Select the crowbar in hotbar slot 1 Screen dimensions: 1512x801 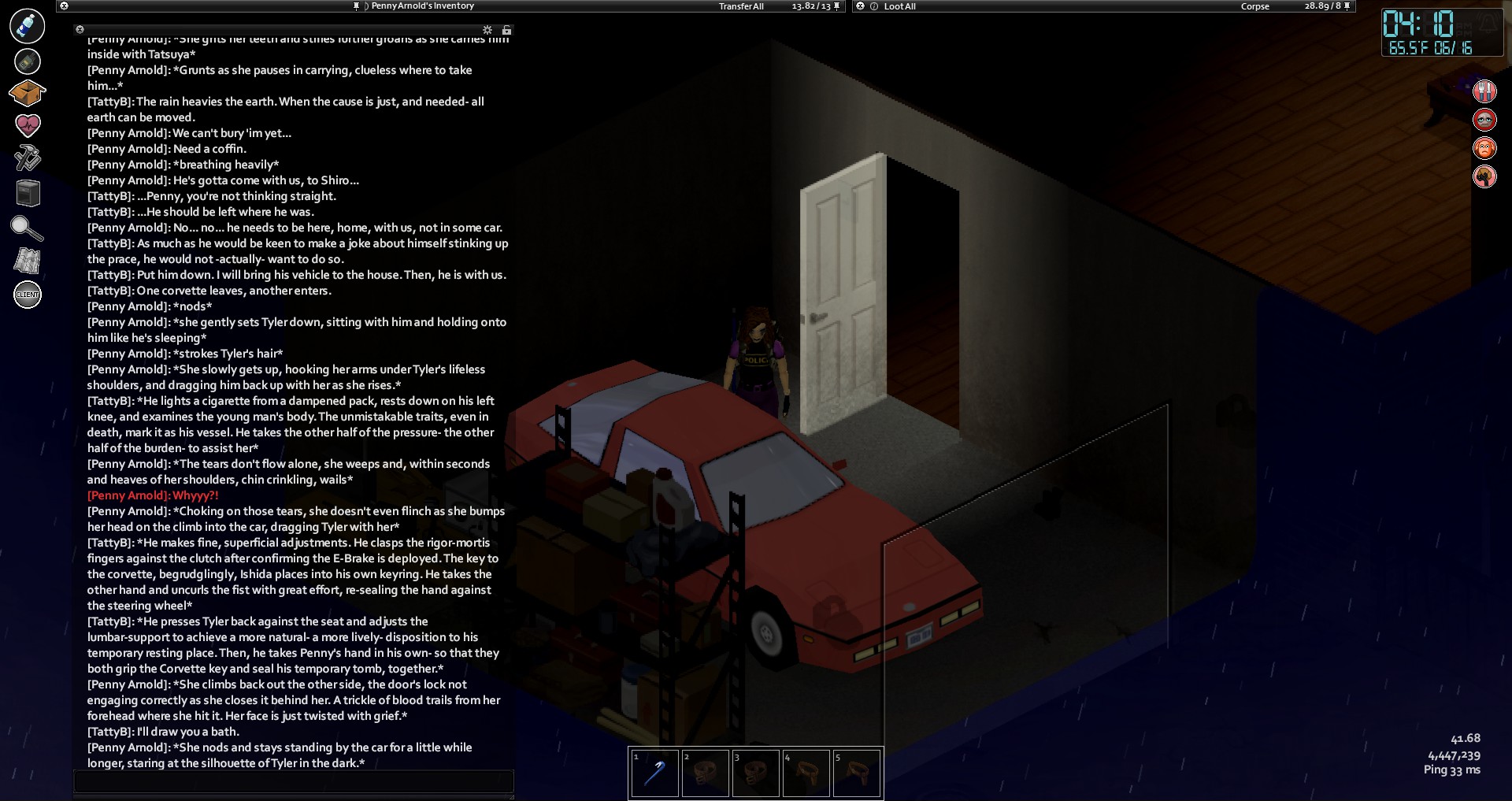[x=654, y=773]
